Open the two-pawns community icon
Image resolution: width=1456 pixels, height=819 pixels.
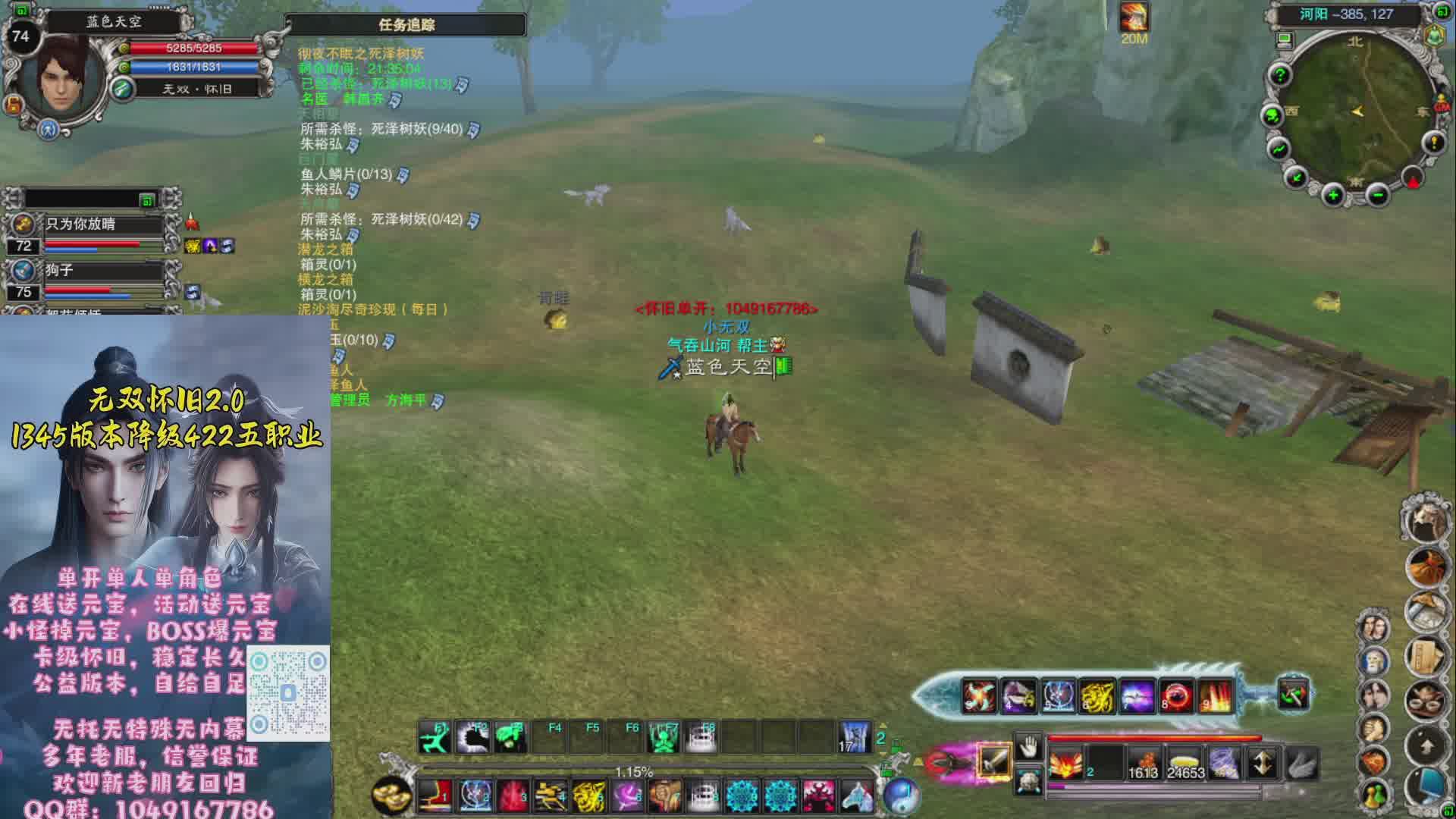pyautogui.click(x=1374, y=795)
